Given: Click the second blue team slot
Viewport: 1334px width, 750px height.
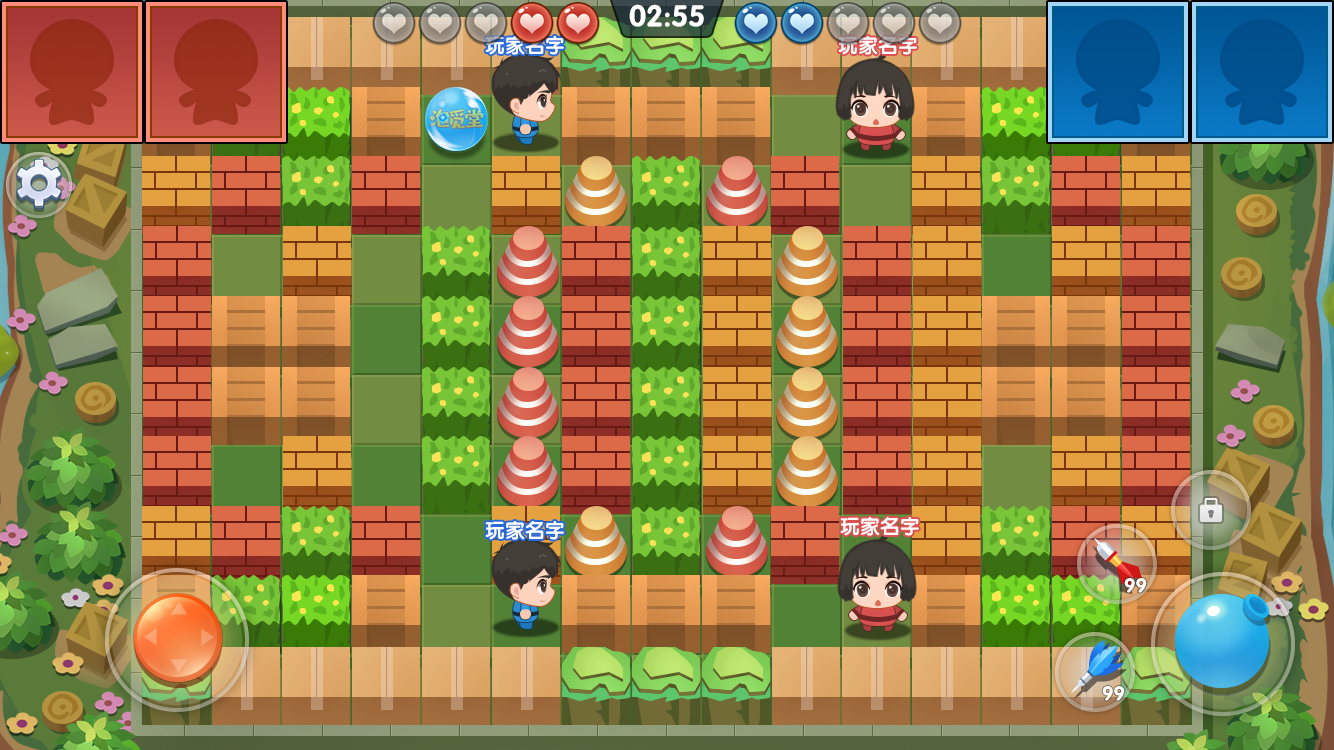Looking at the screenshot, I should [1258, 70].
